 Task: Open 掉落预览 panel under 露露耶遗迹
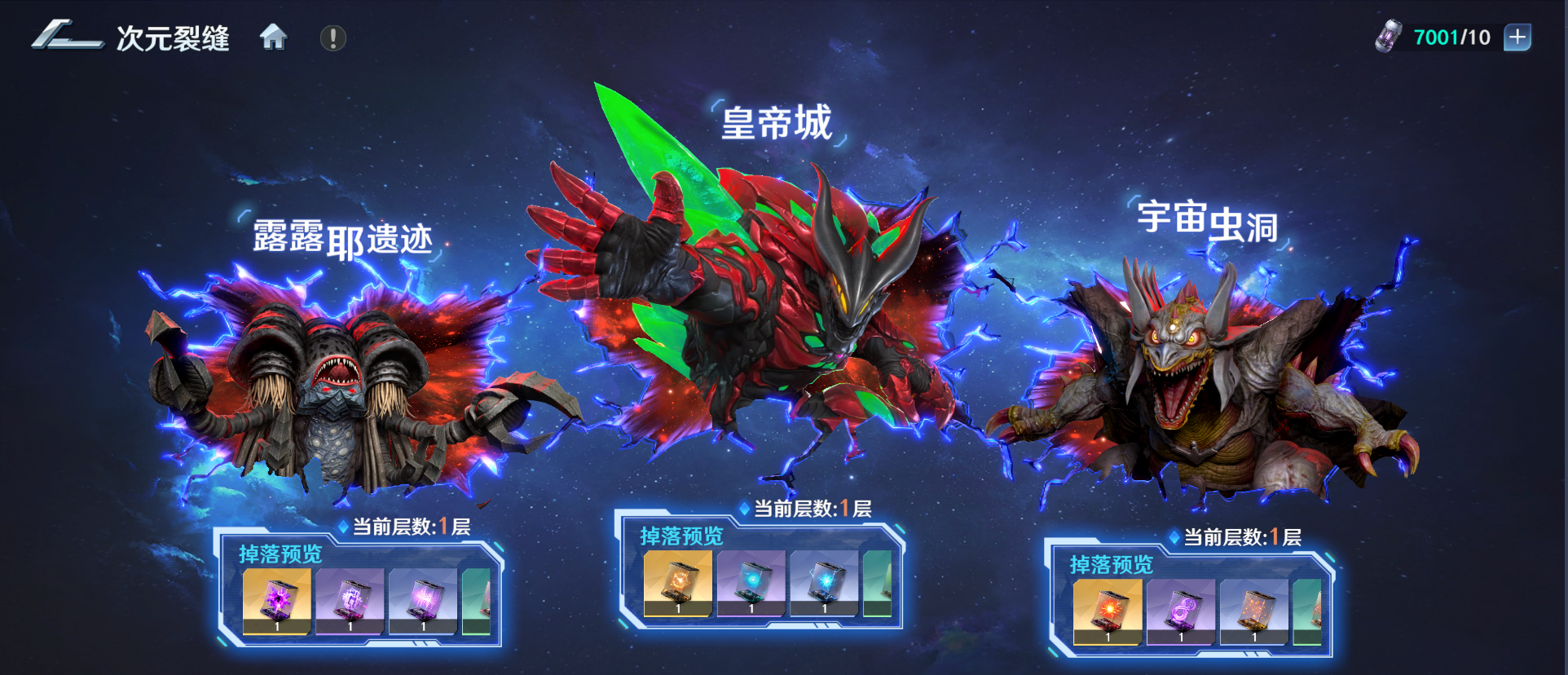pyautogui.click(x=280, y=554)
